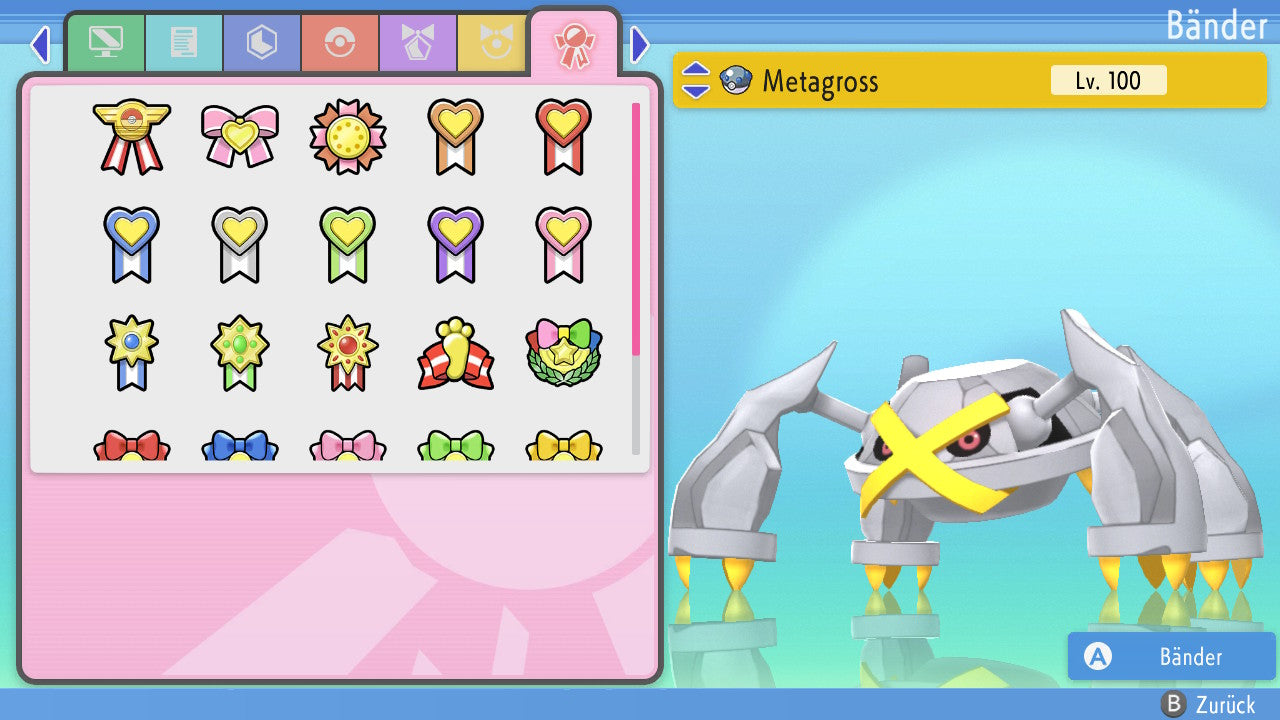The height and width of the screenshot is (720, 1280).
Task: Select the pink ribbons tab
Action: click(575, 42)
